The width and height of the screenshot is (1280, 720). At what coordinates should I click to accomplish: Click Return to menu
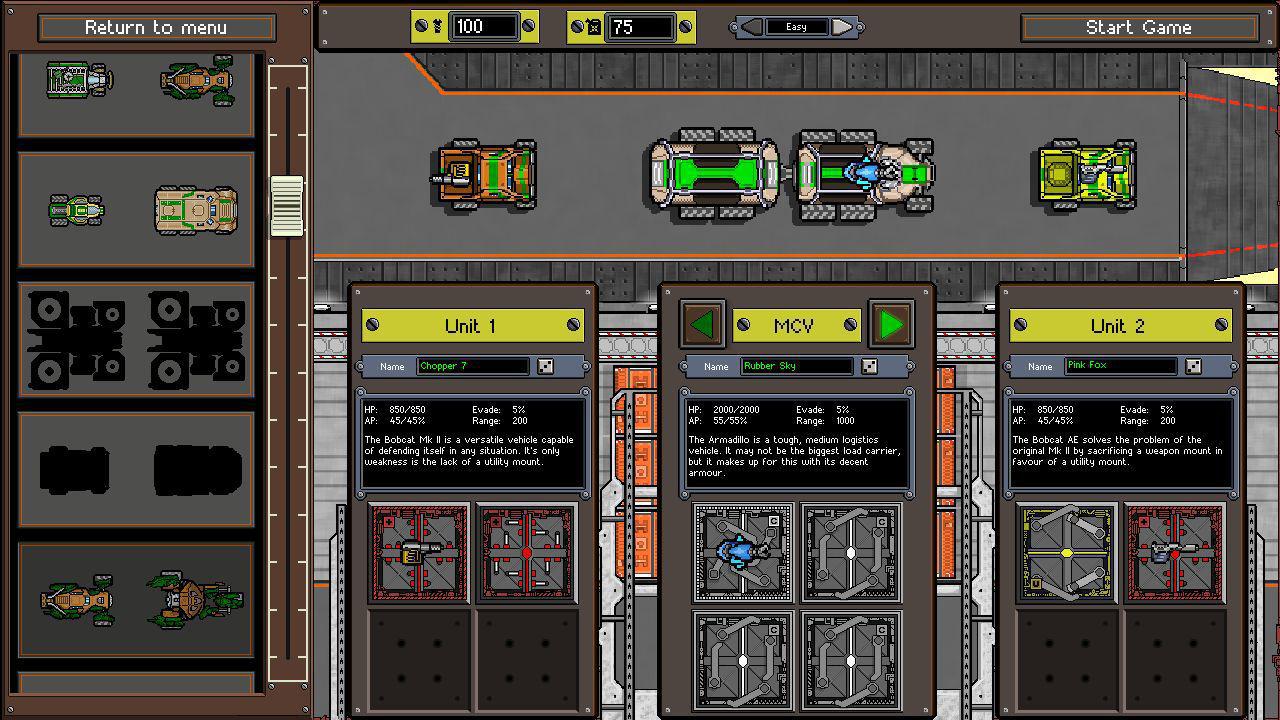click(156, 27)
